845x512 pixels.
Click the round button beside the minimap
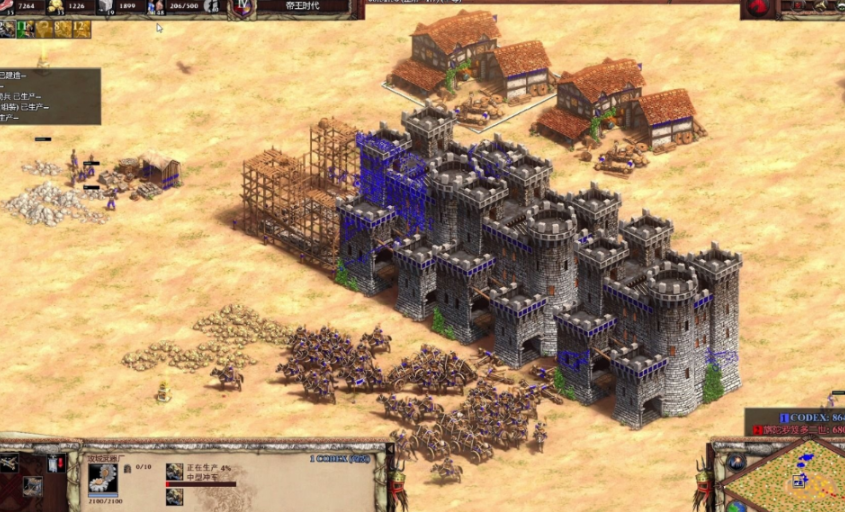[736, 462]
